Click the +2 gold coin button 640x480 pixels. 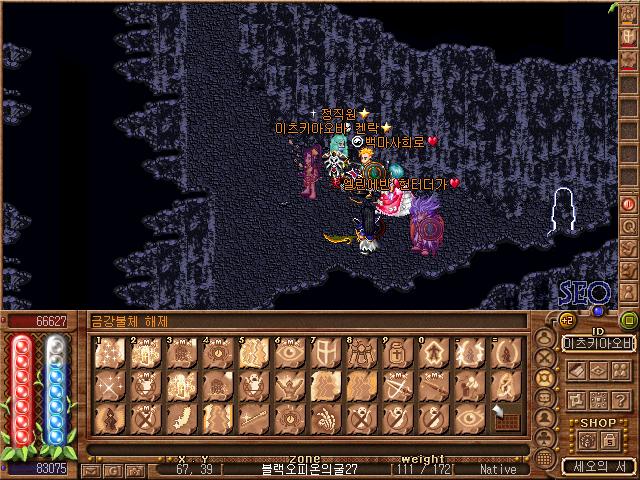566,321
